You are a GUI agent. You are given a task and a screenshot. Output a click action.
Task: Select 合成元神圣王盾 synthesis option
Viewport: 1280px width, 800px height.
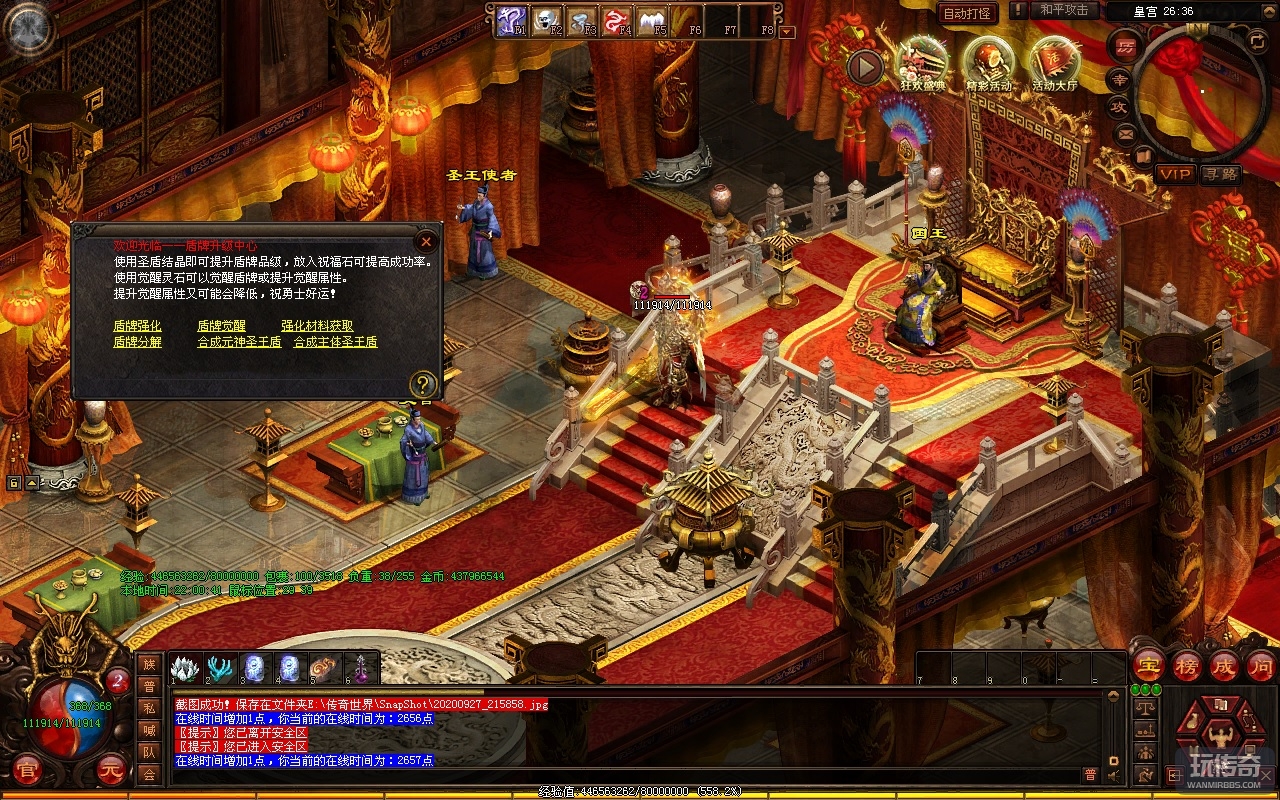point(239,342)
